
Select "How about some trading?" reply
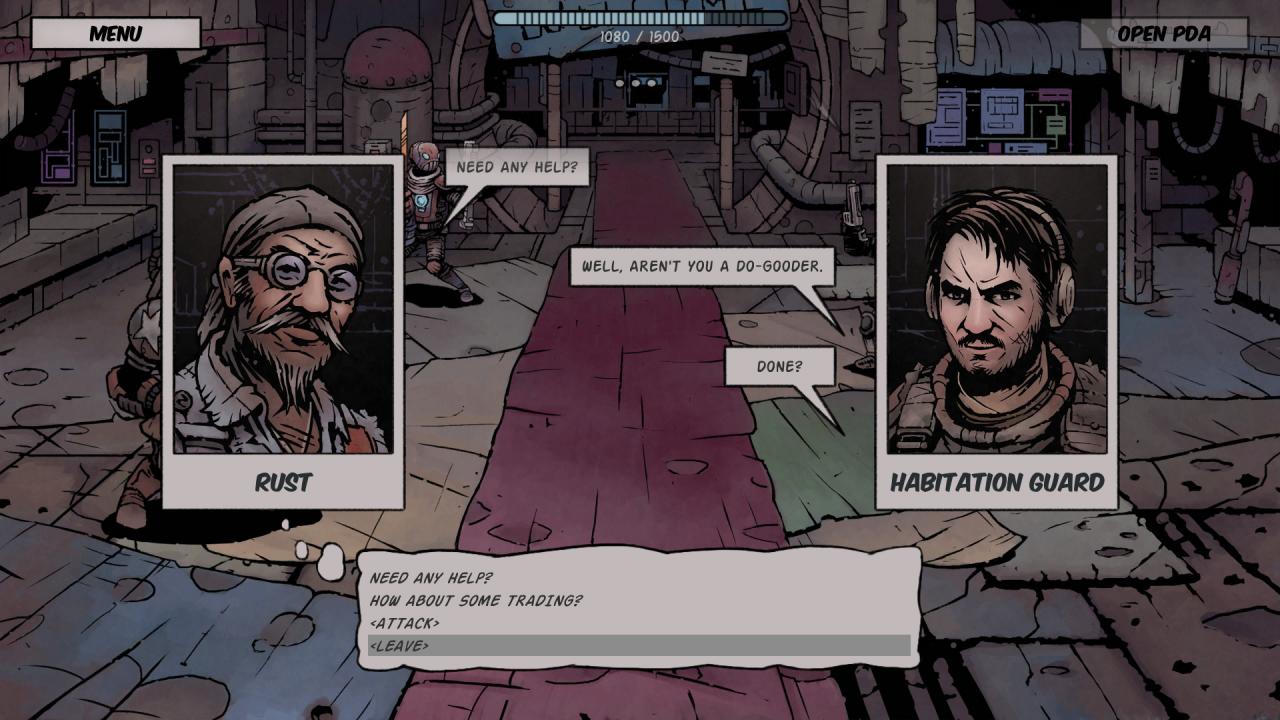point(475,601)
